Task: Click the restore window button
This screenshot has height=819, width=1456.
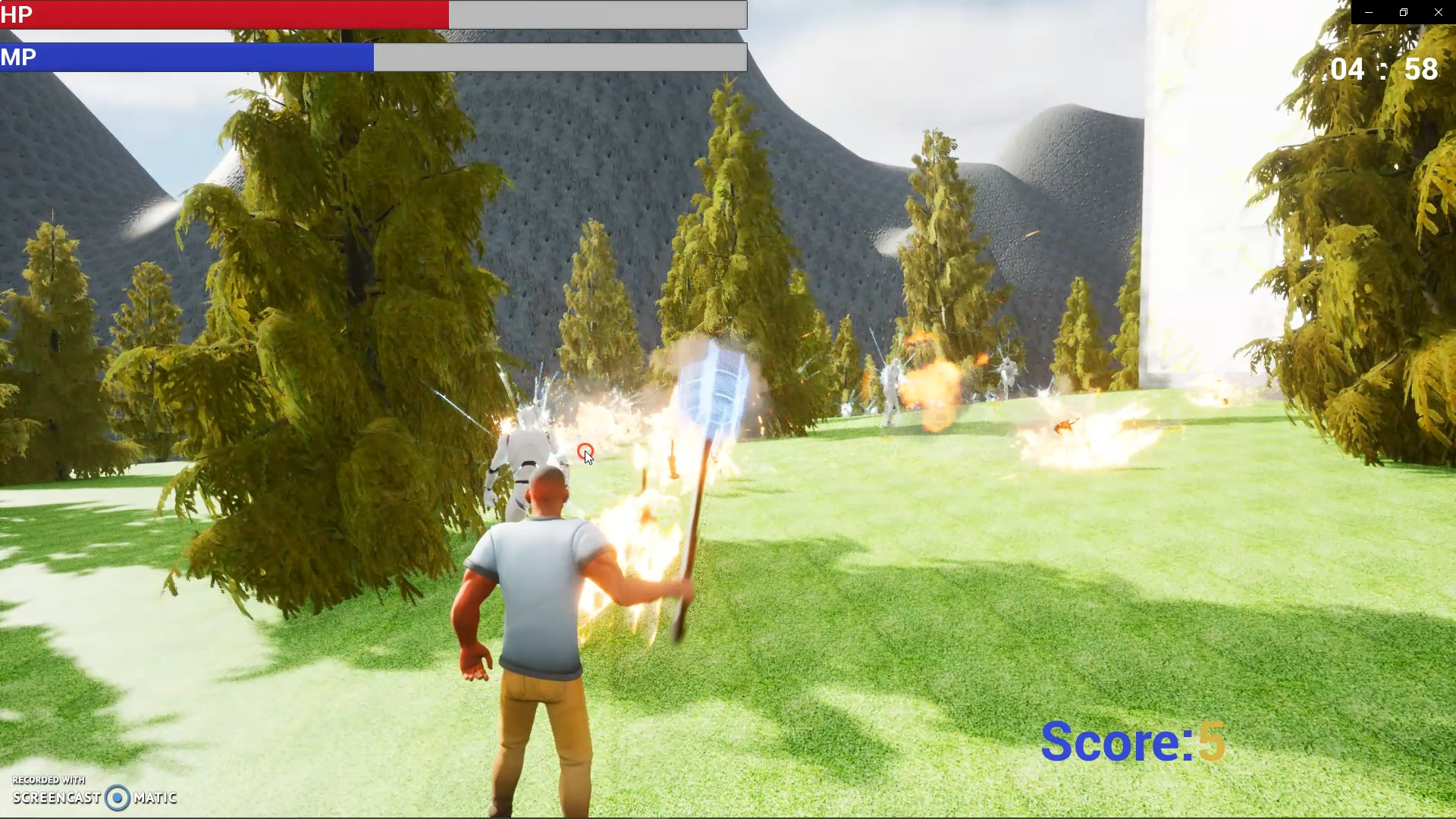Action: click(1403, 12)
